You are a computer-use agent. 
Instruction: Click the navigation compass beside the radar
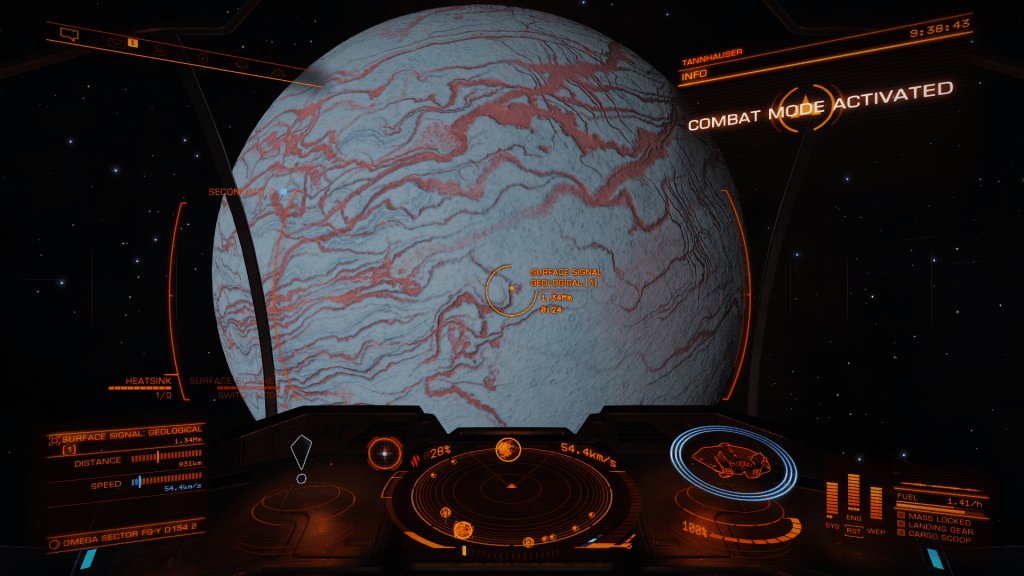pos(382,454)
